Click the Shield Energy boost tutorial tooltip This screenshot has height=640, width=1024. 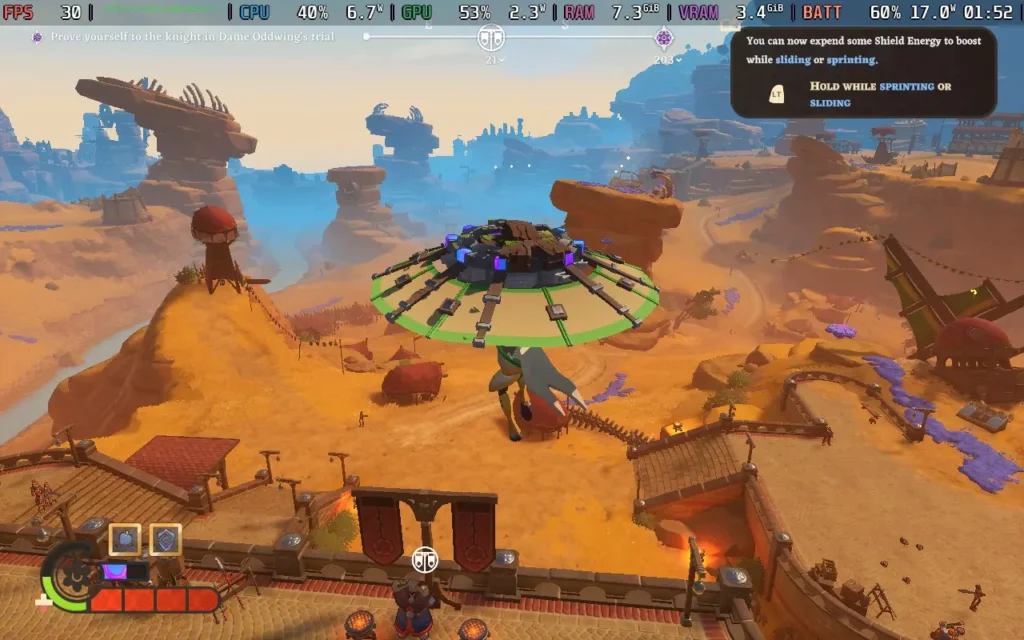pyautogui.click(x=863, y=72)
